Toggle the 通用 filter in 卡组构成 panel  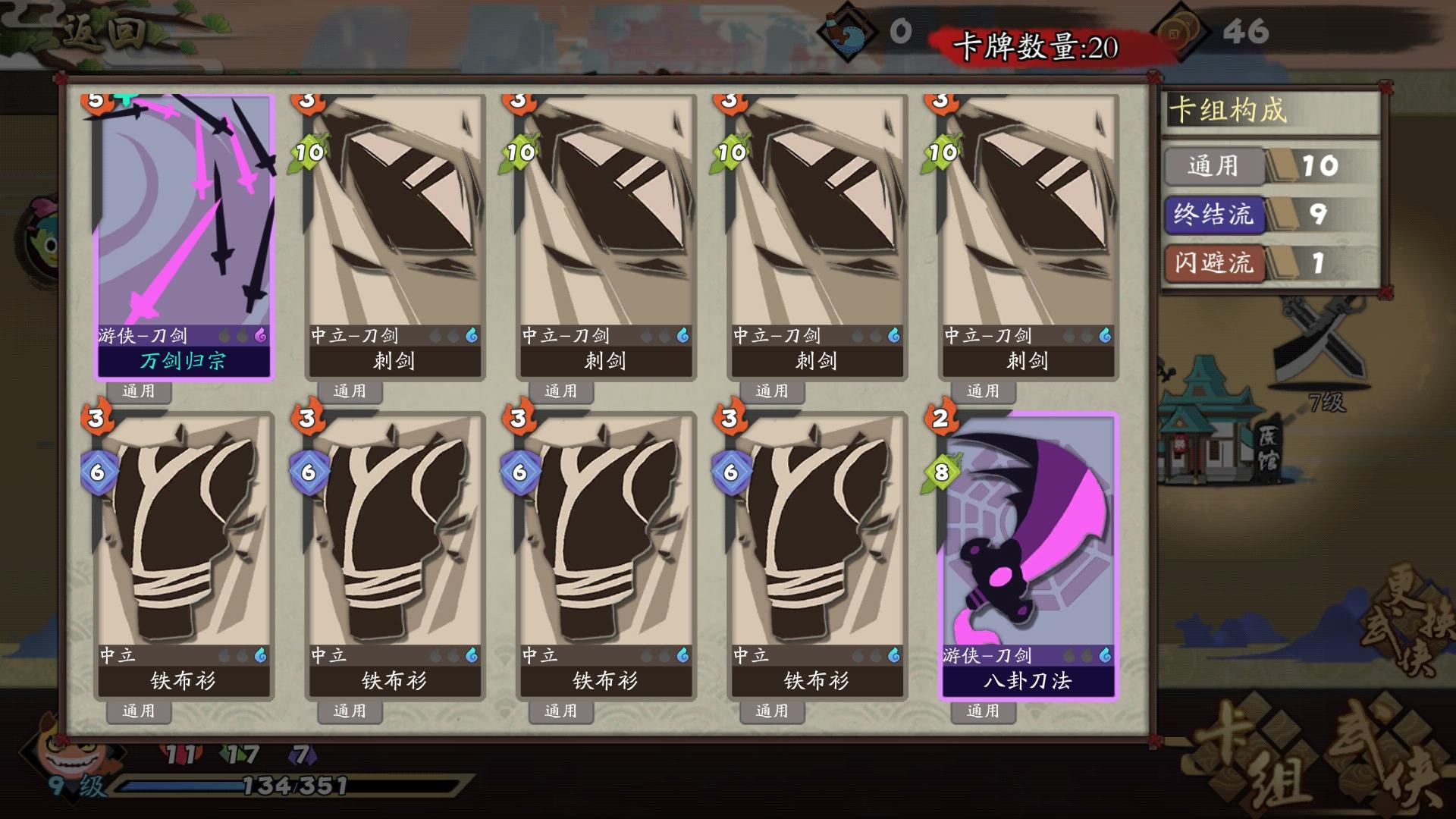click(x=1214, y=168)
